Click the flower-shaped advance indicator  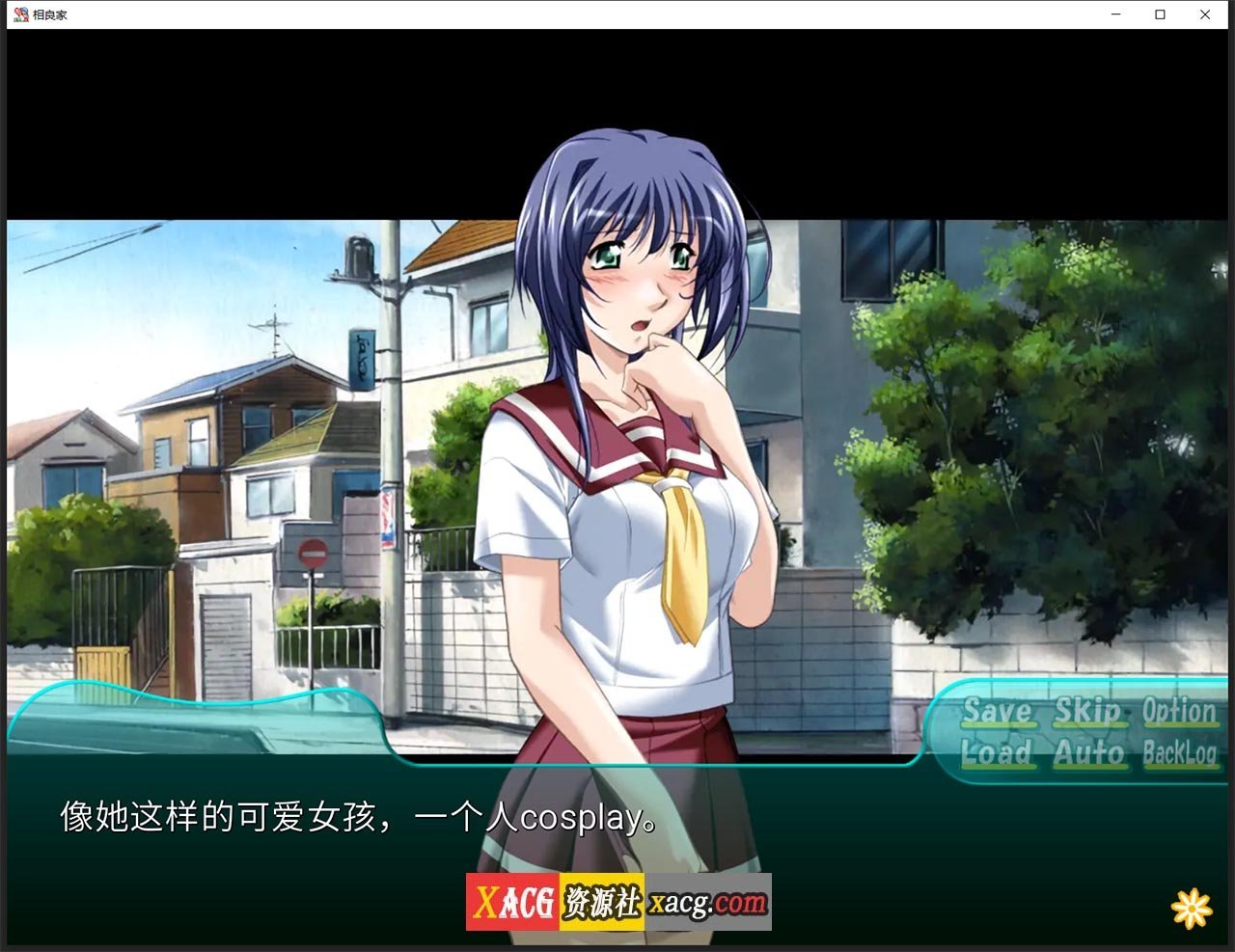1193,907
